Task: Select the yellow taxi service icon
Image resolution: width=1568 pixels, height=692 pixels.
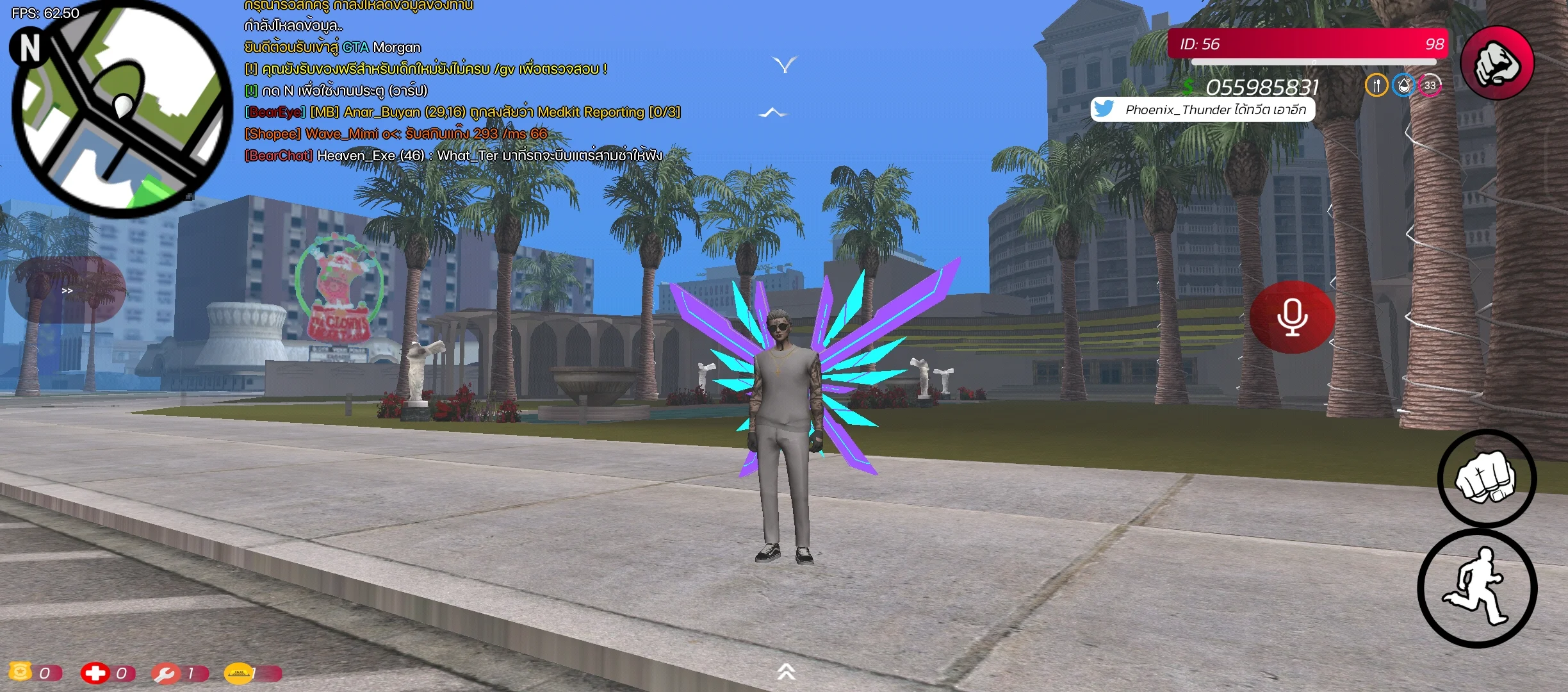Action: 238,673
